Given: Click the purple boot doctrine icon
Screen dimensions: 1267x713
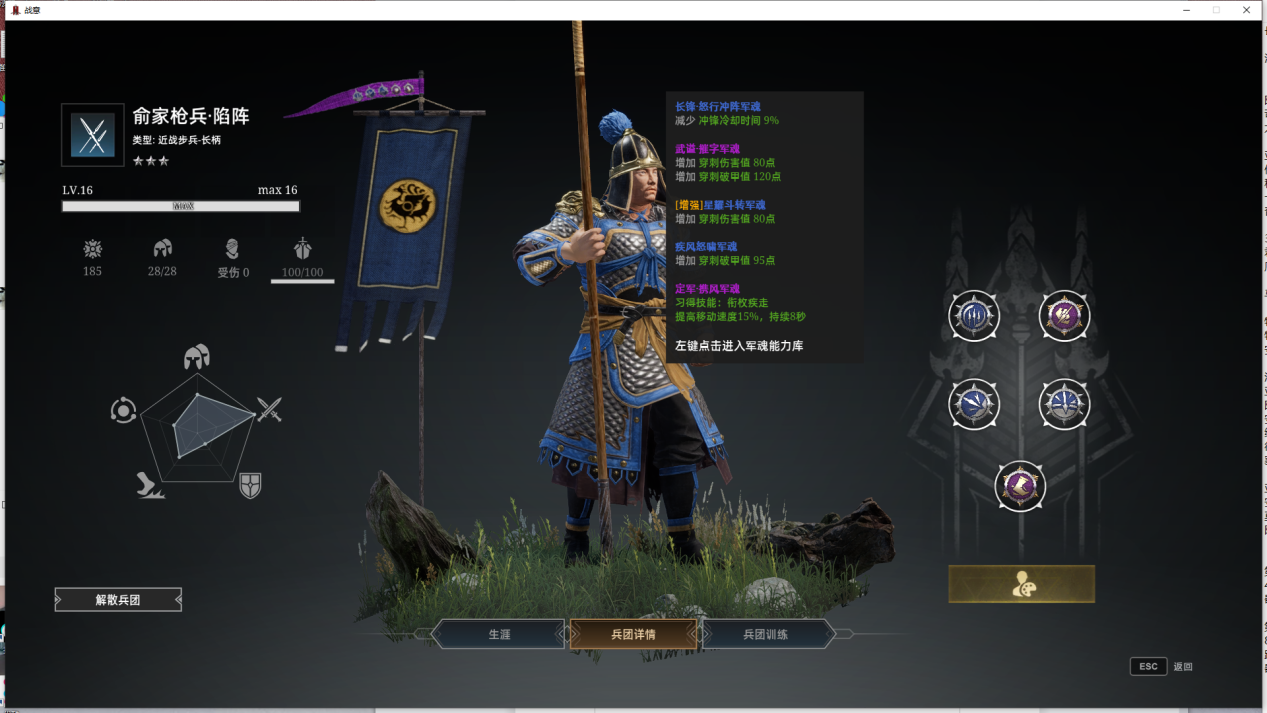Looking at the screenshot, I should (1020, 486).
